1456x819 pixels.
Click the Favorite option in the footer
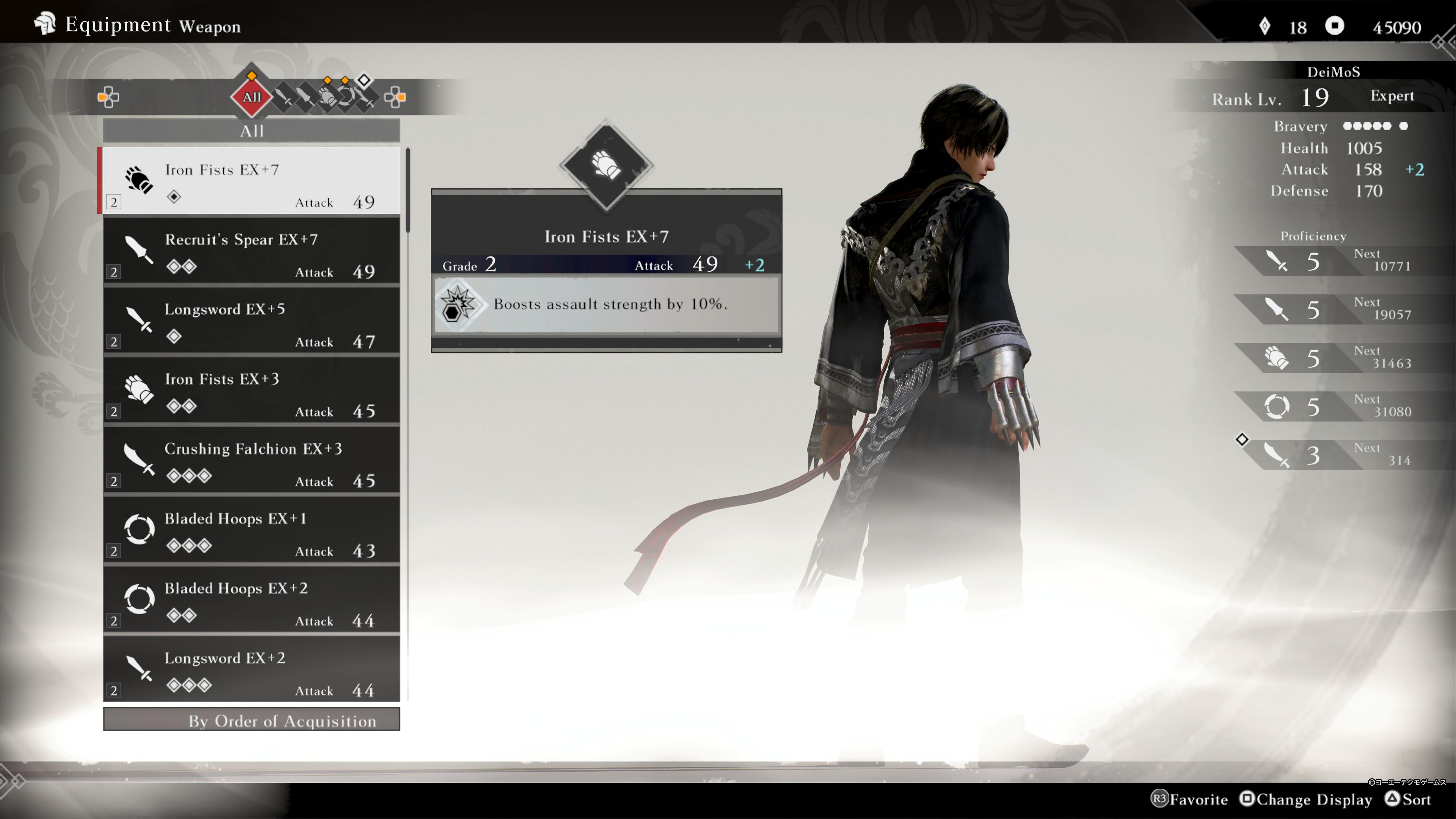point(1190,799)
